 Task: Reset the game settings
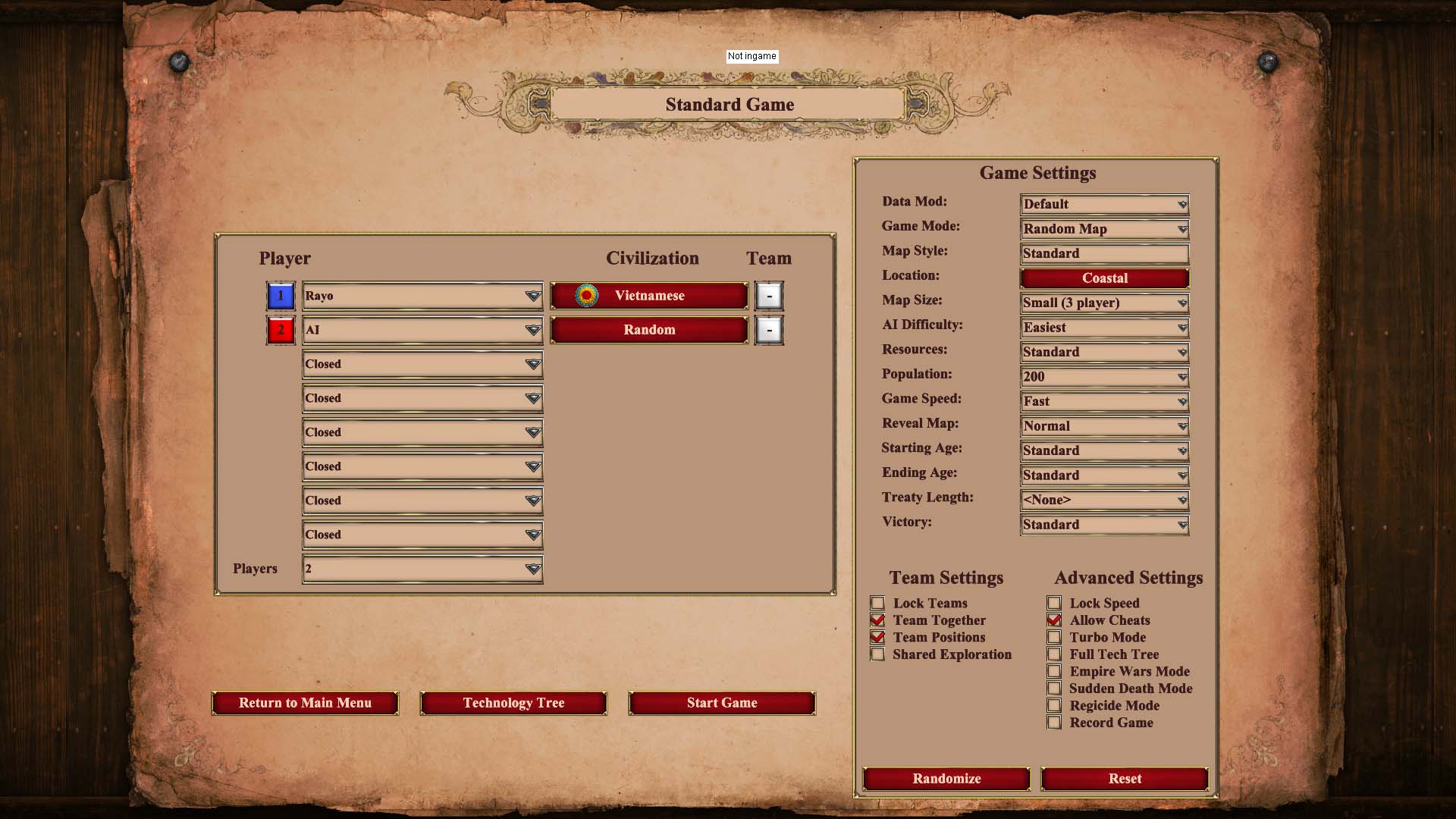[x=1124, y=779]
